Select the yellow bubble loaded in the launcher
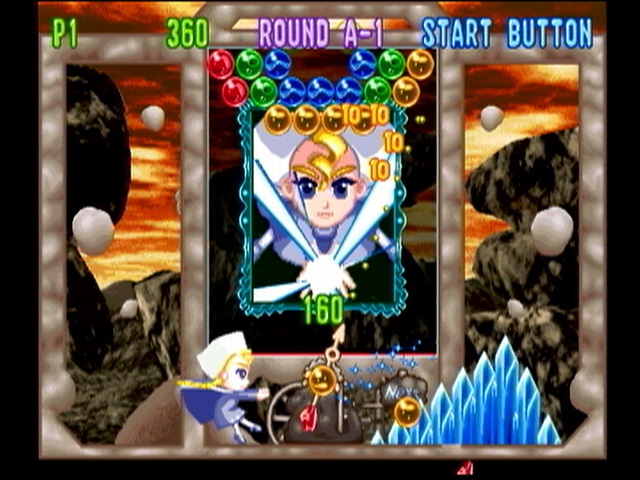 [x=321, y=379]
